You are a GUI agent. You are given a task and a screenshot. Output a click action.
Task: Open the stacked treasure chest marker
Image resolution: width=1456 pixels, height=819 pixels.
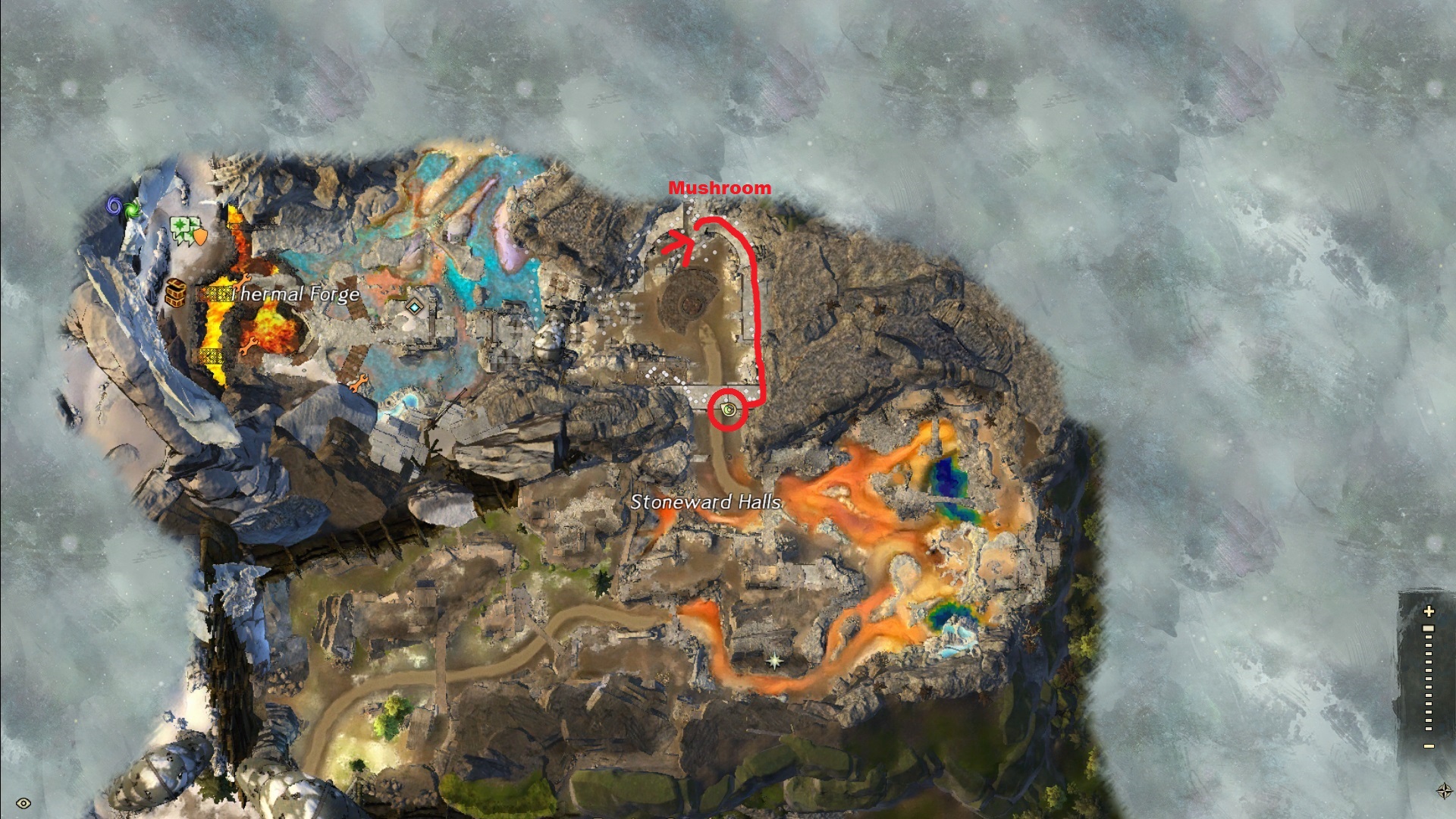coord(176,293)
